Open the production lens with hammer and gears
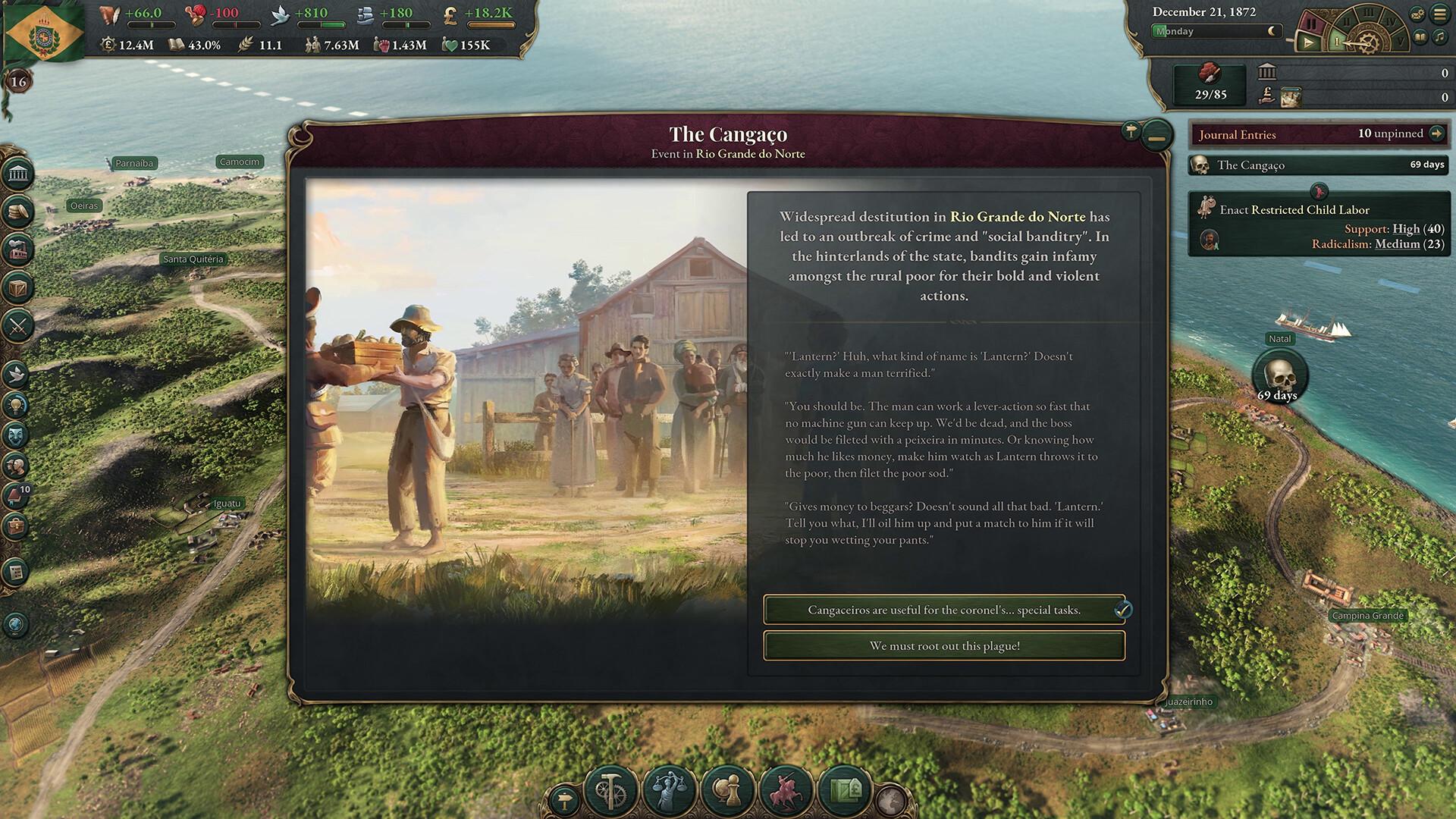Viewport: 1456px width, 819px height. coord(610,790)
